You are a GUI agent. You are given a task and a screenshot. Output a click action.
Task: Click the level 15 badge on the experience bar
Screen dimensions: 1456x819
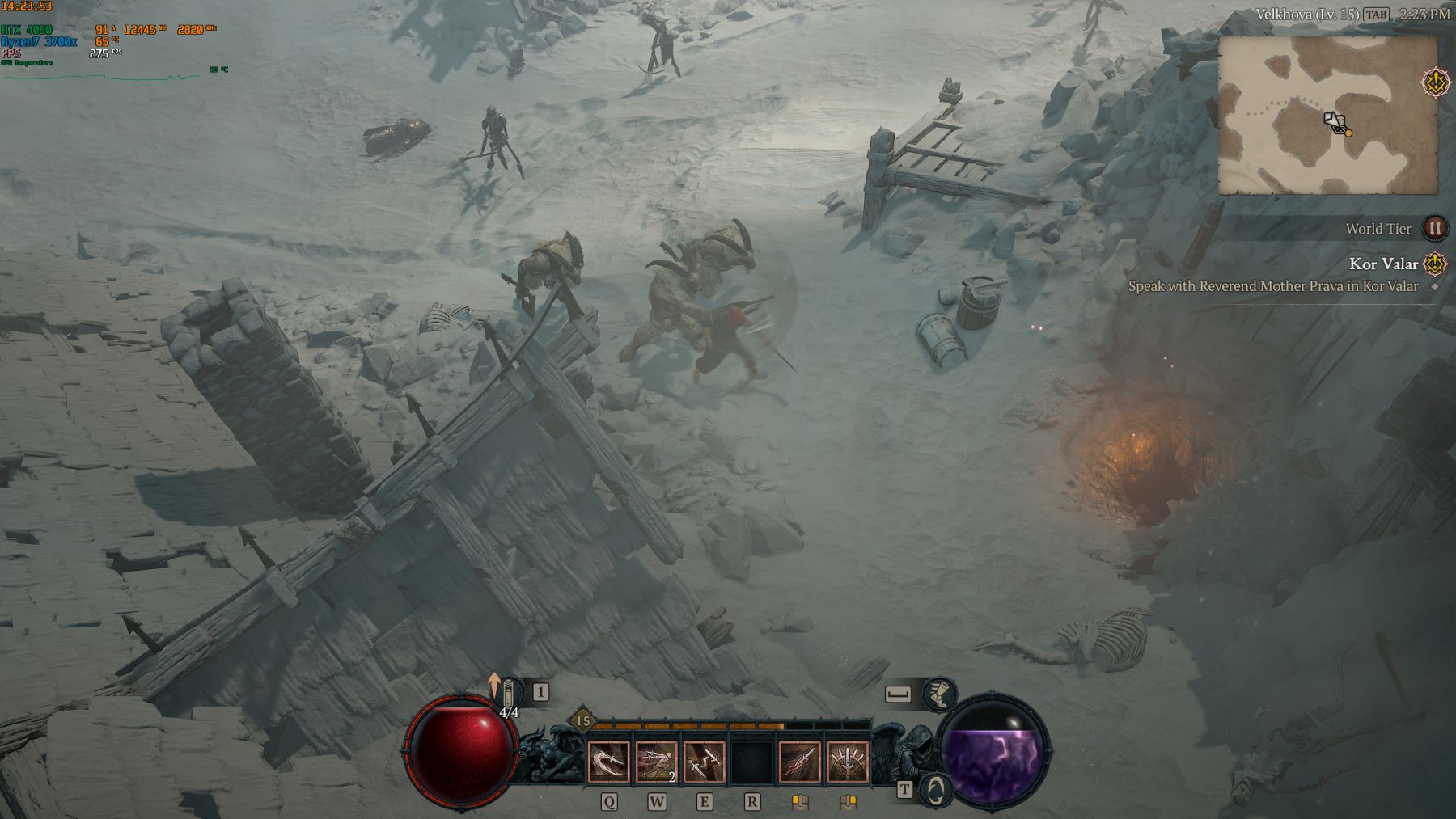click(x=583, y=721)
